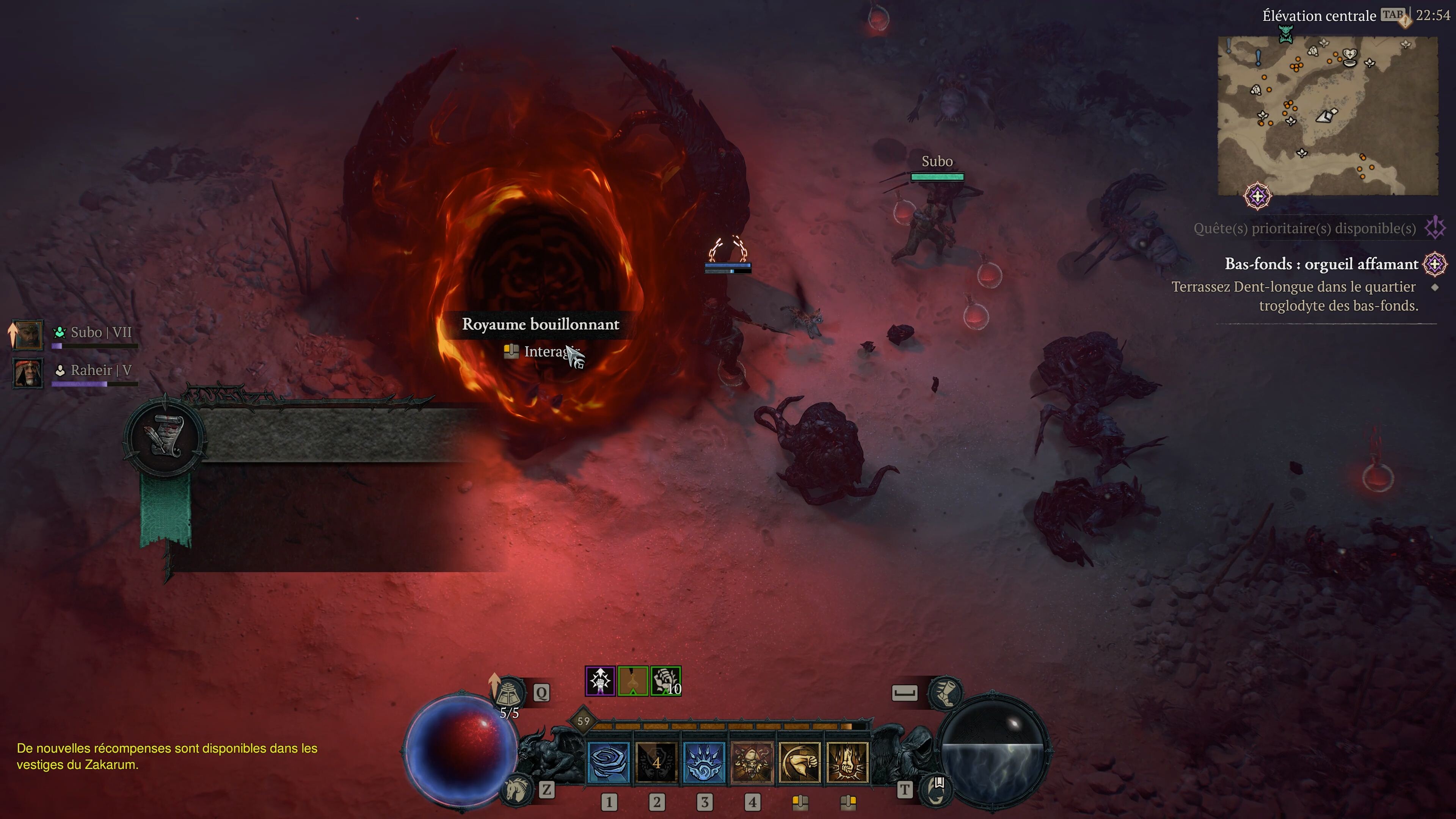Image resolution: width=1456 pixels, height=819 pixels.
Task: Summon the mount with the horse icon
Action: pyautogui.click(x=516, y=789)
